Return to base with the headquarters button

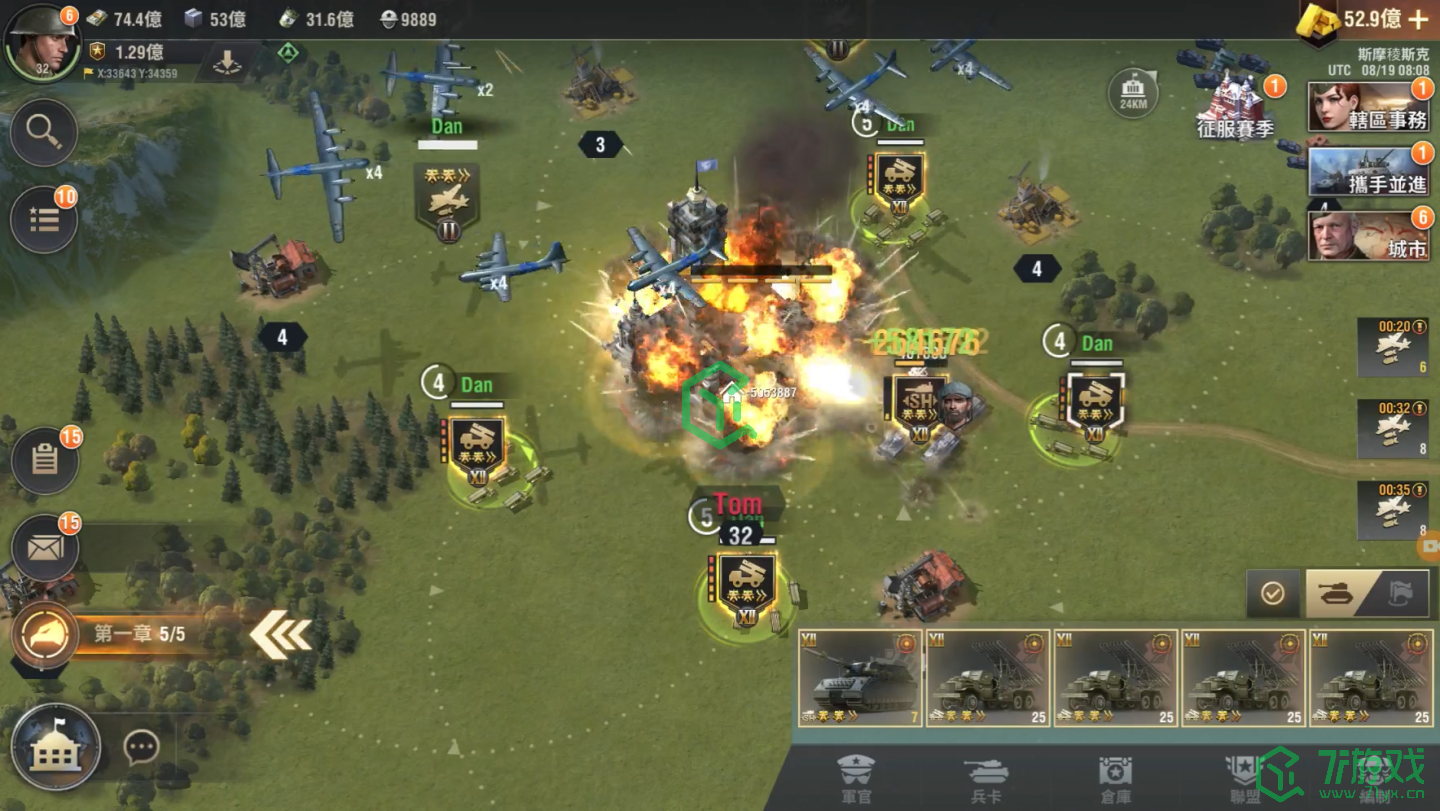coord(56,748)
